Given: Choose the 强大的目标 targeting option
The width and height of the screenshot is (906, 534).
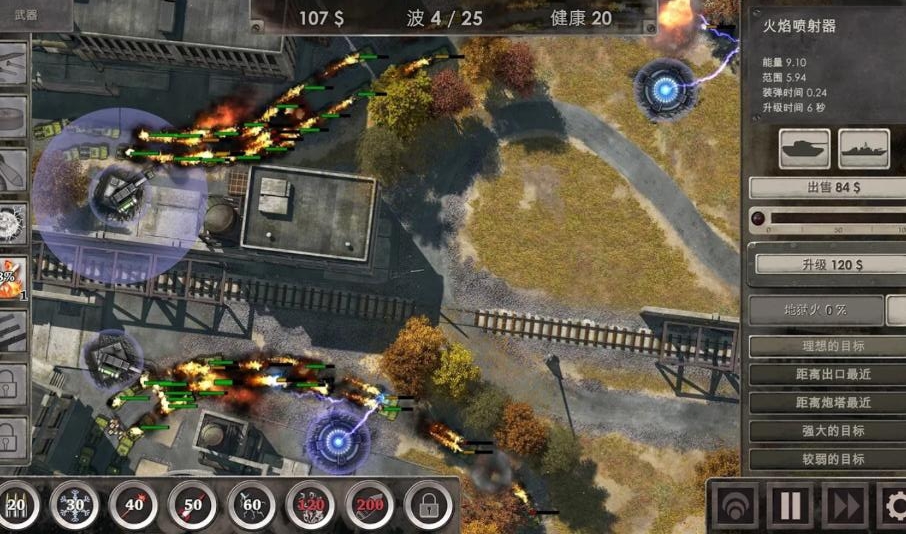Looking at the screenshot, I should [826, 431].
